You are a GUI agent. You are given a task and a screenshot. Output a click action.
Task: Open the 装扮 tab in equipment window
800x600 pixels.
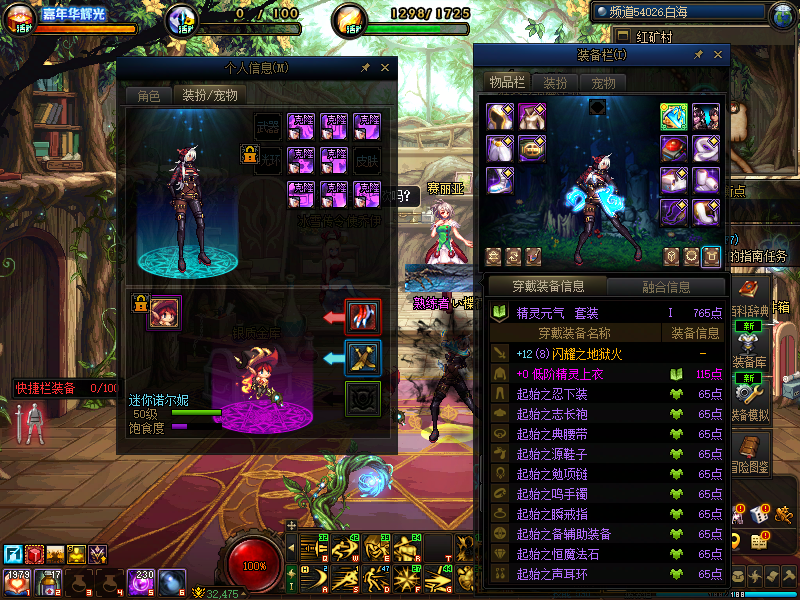click(x=555, y=83)
